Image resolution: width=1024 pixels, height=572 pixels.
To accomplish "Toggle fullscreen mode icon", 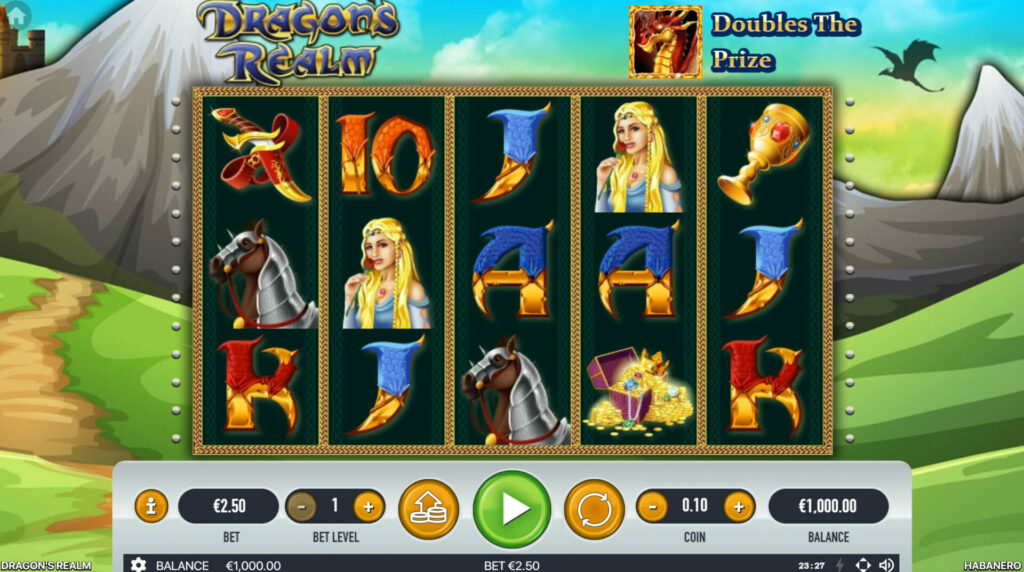I will coord(863,565).
